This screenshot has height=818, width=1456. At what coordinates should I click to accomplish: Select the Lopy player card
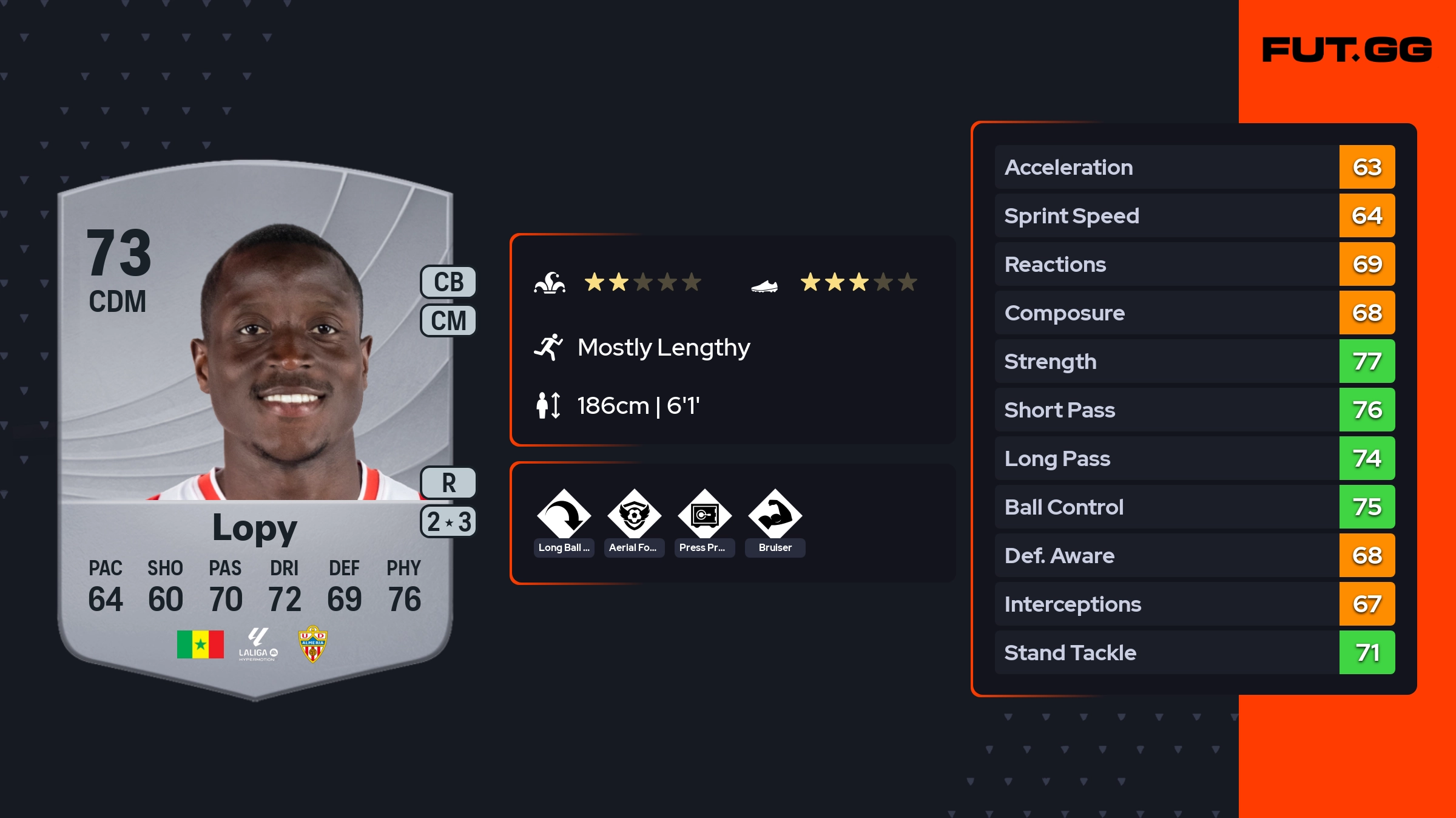coord(255,425)
